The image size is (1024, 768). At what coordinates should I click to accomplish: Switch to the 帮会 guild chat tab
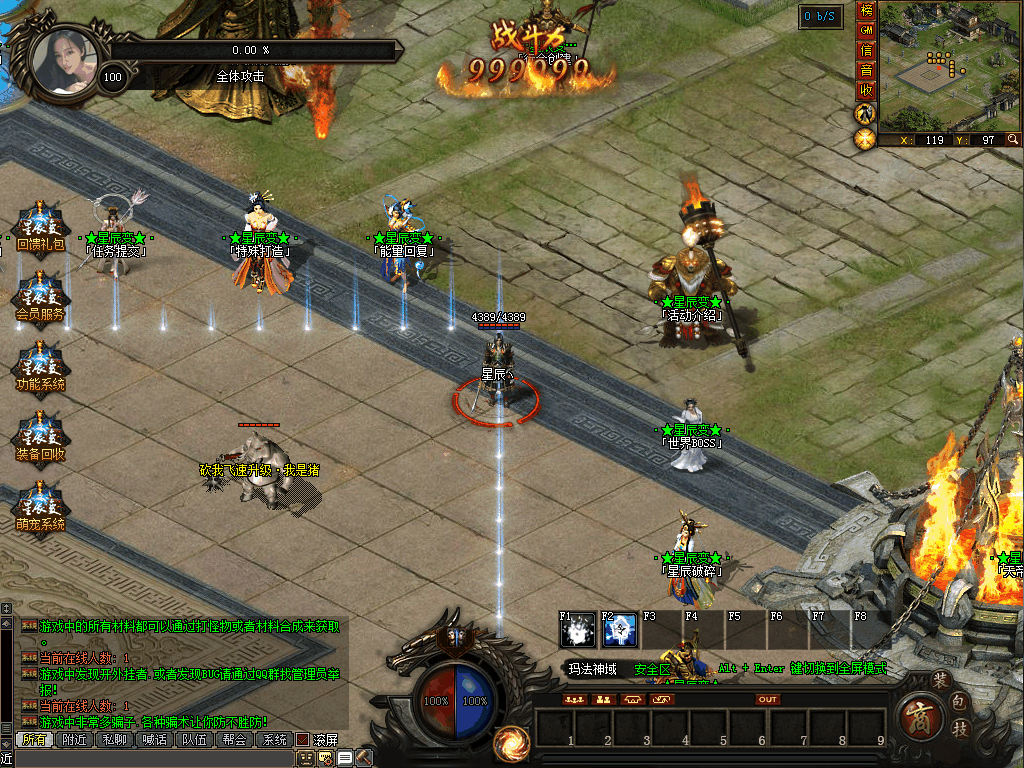point(234,740)
